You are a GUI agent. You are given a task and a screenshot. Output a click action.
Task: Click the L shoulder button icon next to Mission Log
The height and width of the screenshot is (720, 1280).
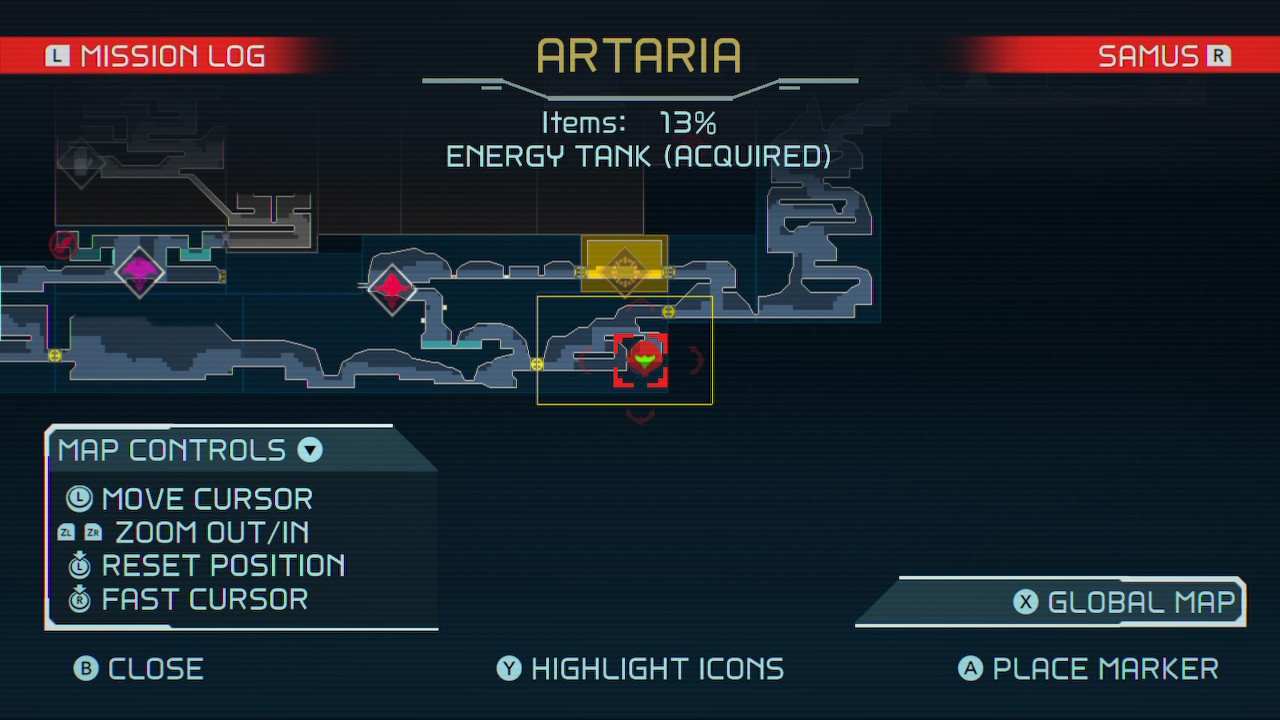(x=57, y=56)
